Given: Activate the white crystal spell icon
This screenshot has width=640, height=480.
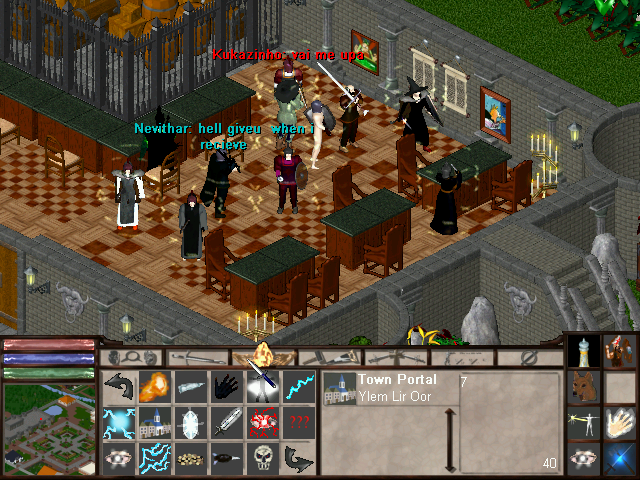Looking at the screenshot, I should 190,422.
